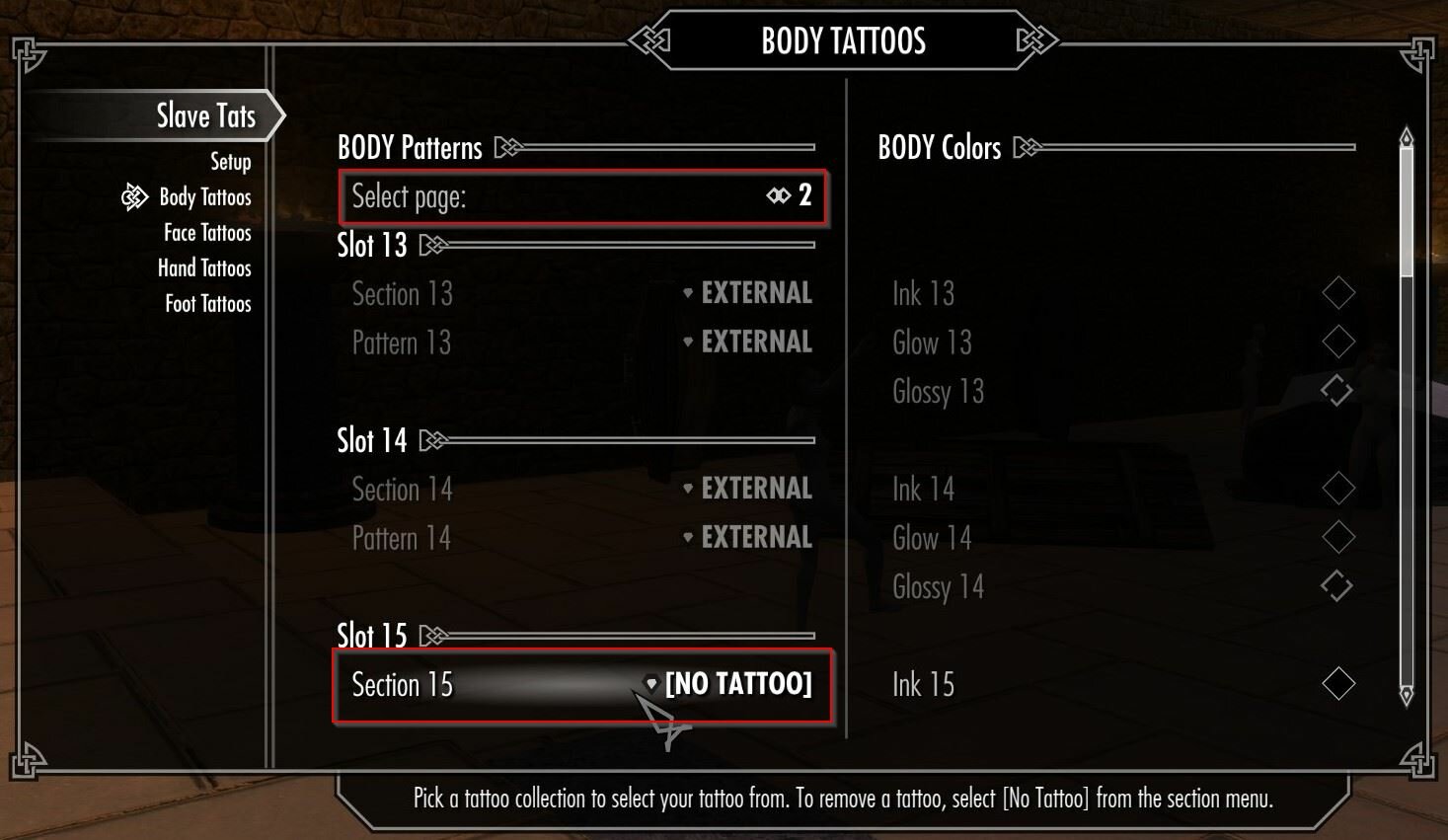Open the Section 13 dropdown

click(x=582, y=293)
